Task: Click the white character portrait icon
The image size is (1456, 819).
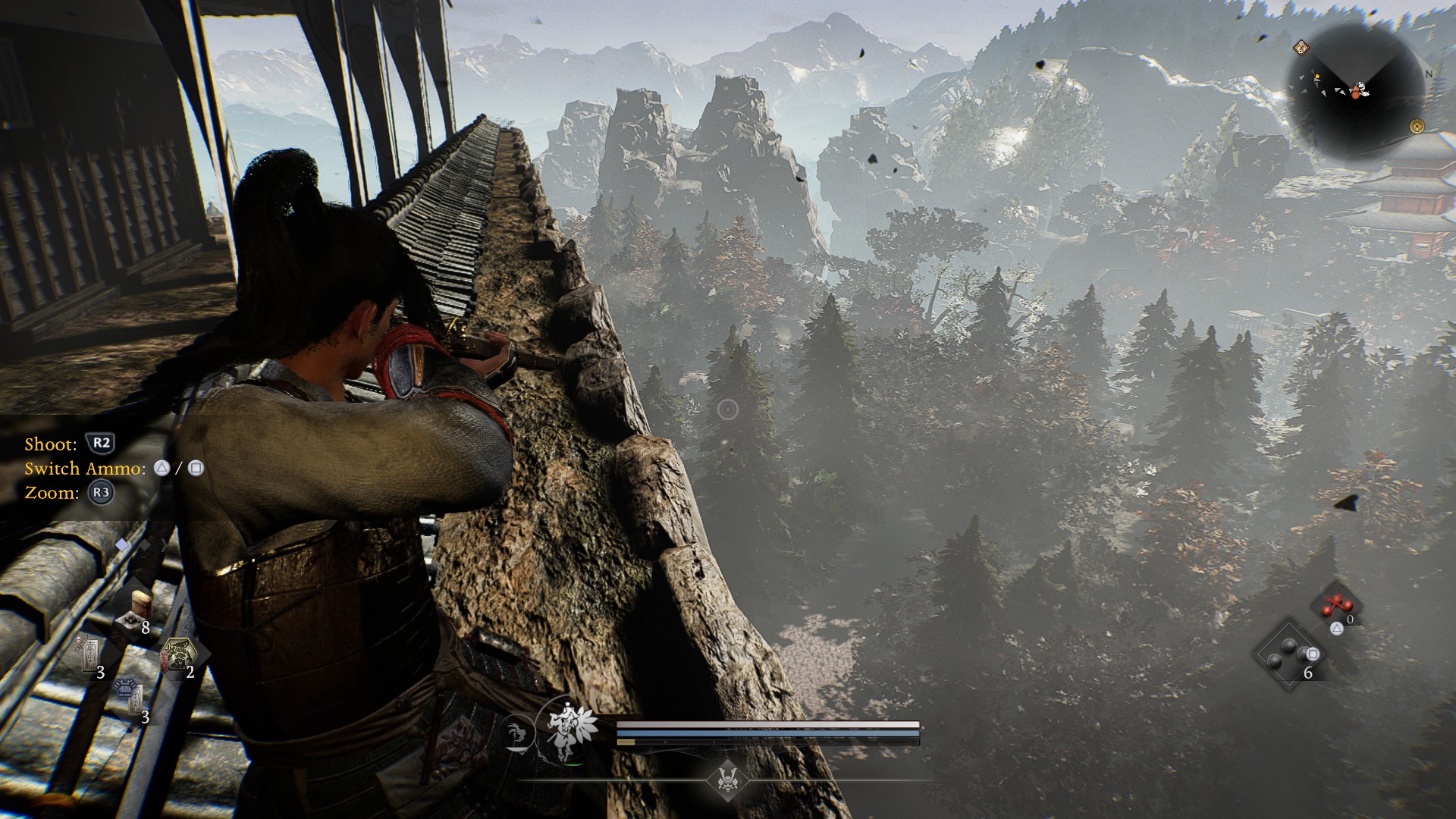Action: [x=566, y=732]
